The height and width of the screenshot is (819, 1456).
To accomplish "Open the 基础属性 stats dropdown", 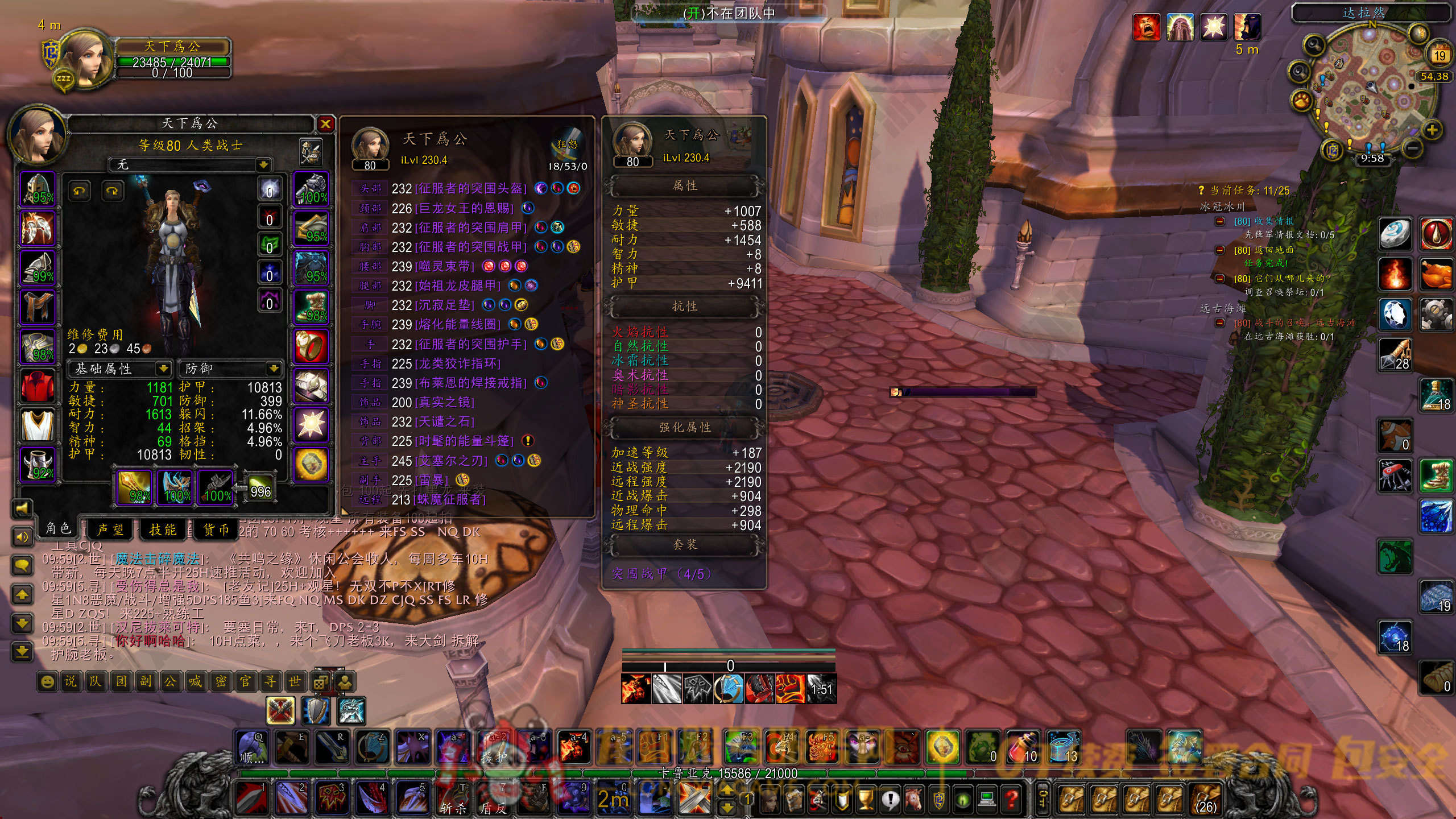I will click(x=163, y=369).
